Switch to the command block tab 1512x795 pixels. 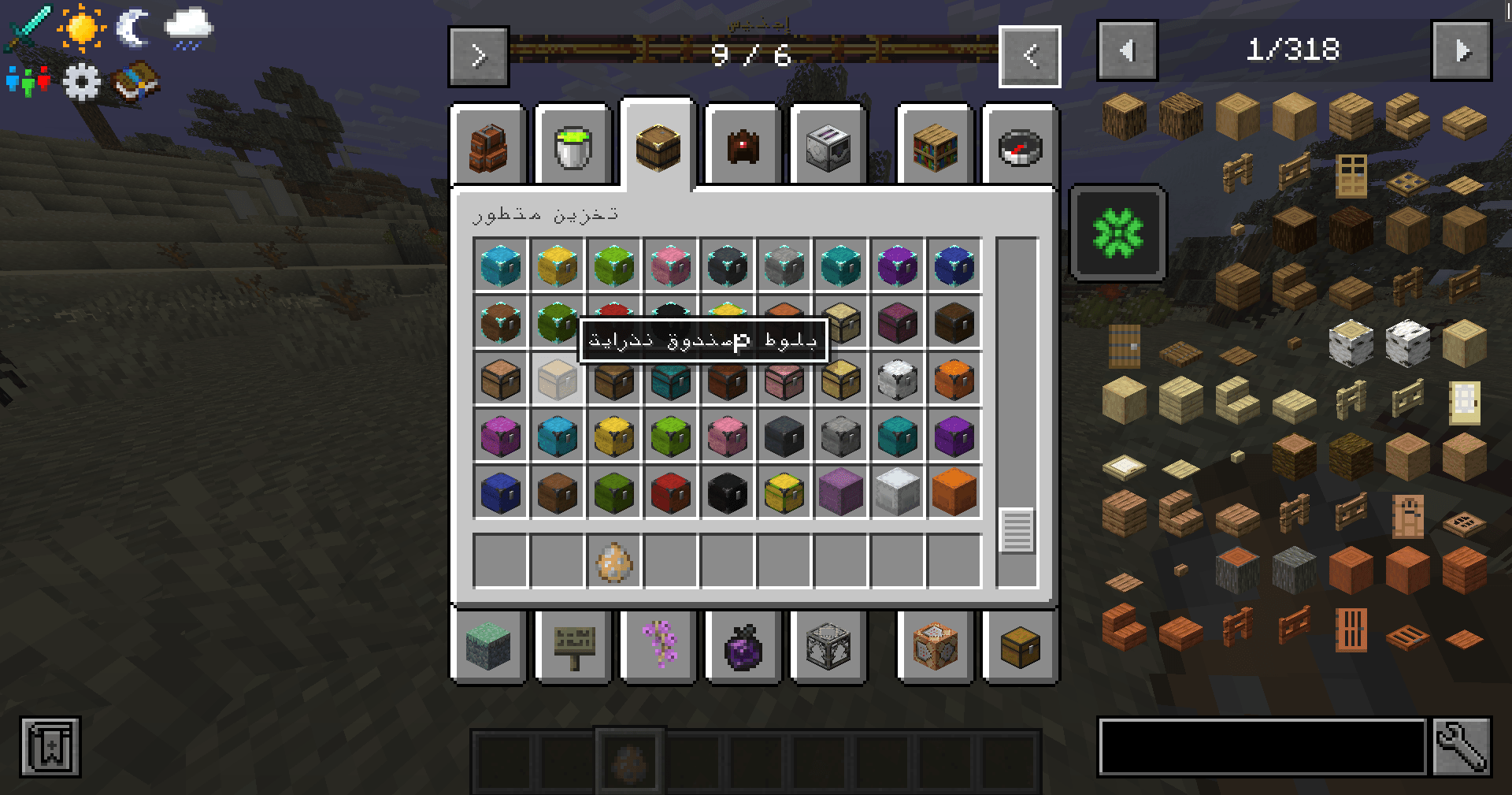point(936,646)
